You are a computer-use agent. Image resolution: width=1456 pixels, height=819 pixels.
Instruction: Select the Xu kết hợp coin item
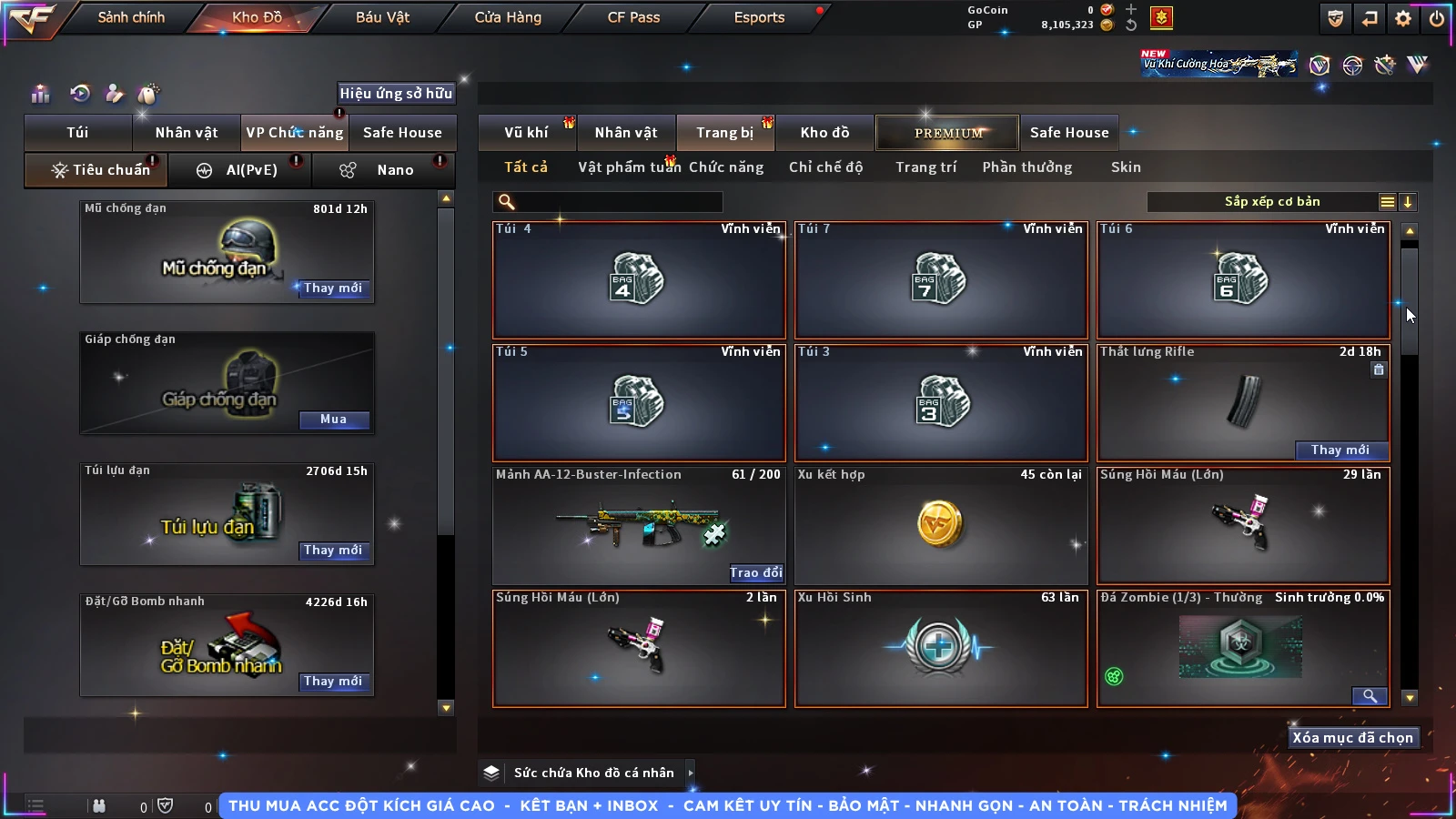point(940,525)
